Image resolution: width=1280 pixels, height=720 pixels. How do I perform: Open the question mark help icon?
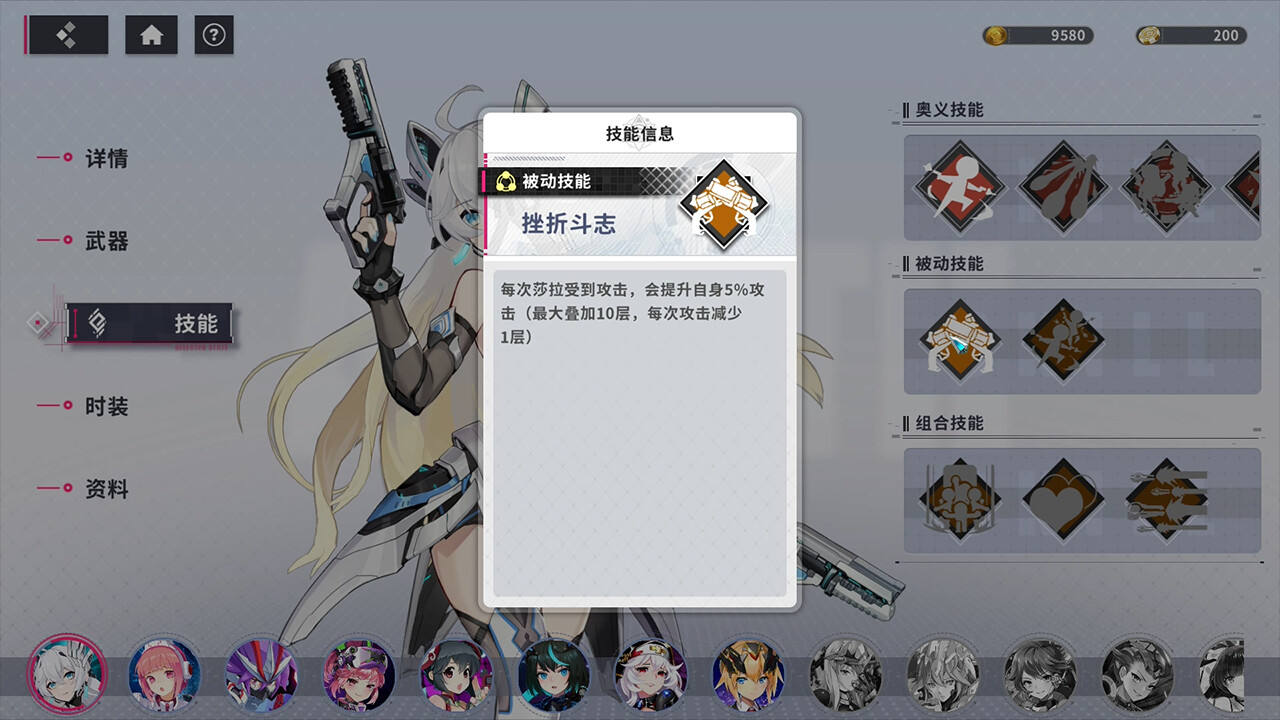(214, 34)
